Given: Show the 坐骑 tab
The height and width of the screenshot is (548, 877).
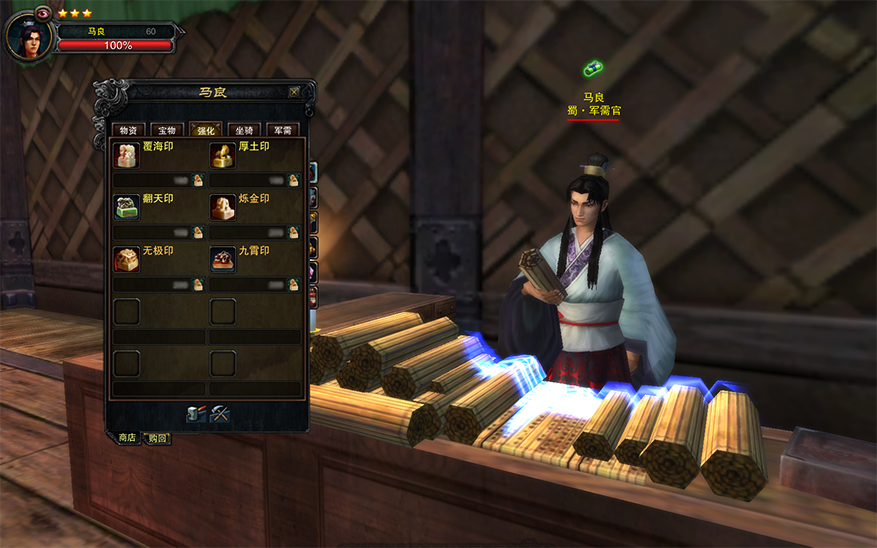Looking at the screenshot, I should [x=245, y=130].
